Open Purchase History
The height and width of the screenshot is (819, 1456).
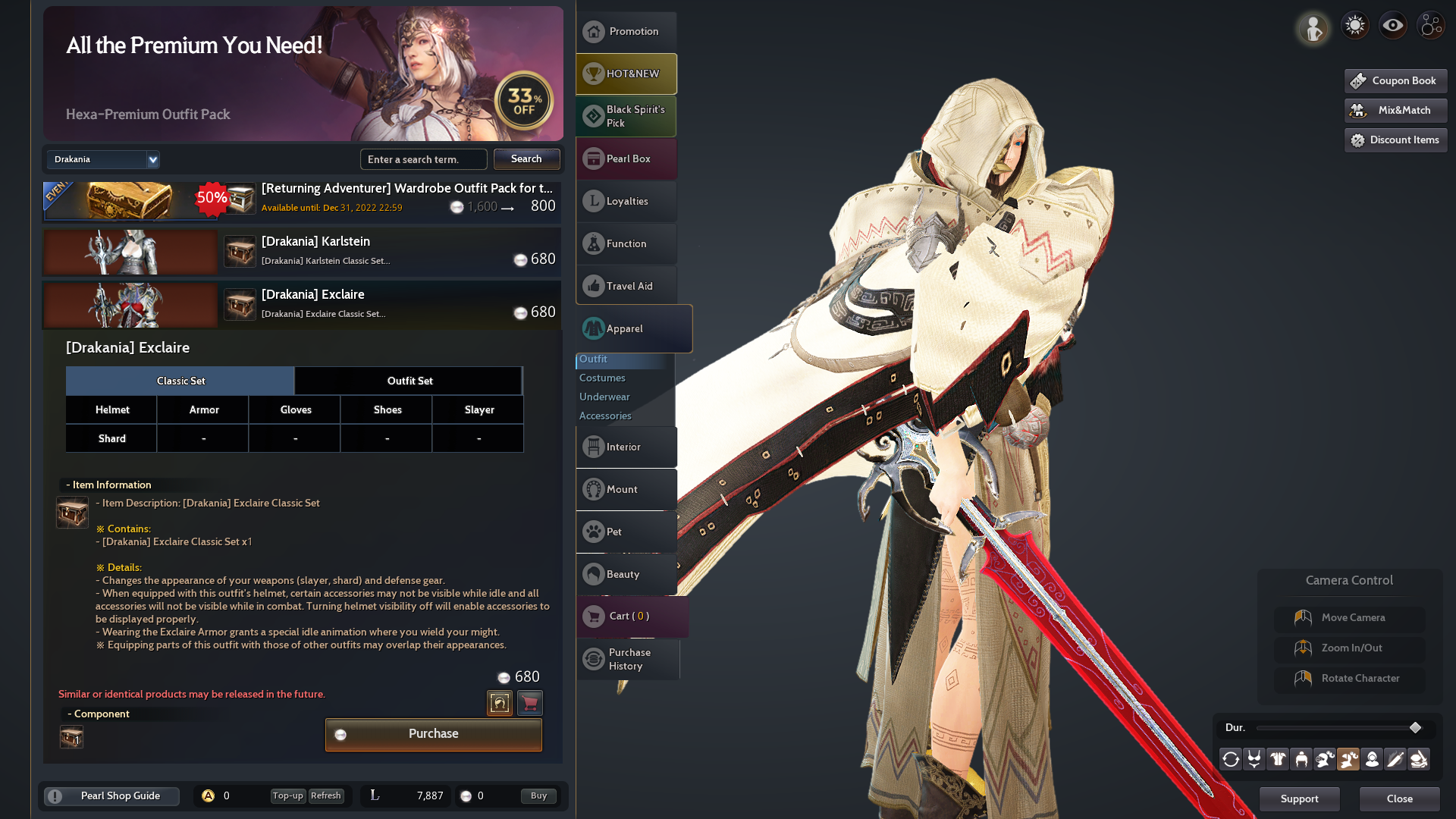(x=629, y=659)
